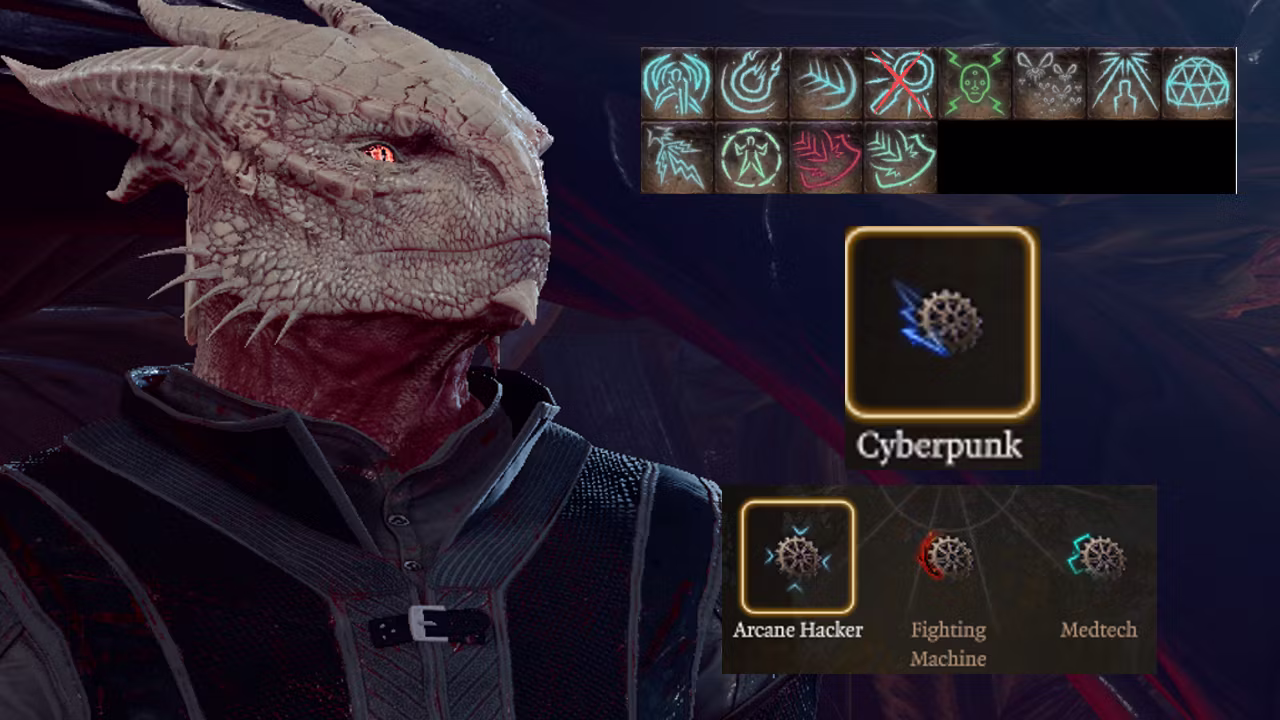This screenshot has width=1280, height=720.
Task: Select the Medtech subclass
Action: [1098, 556]
